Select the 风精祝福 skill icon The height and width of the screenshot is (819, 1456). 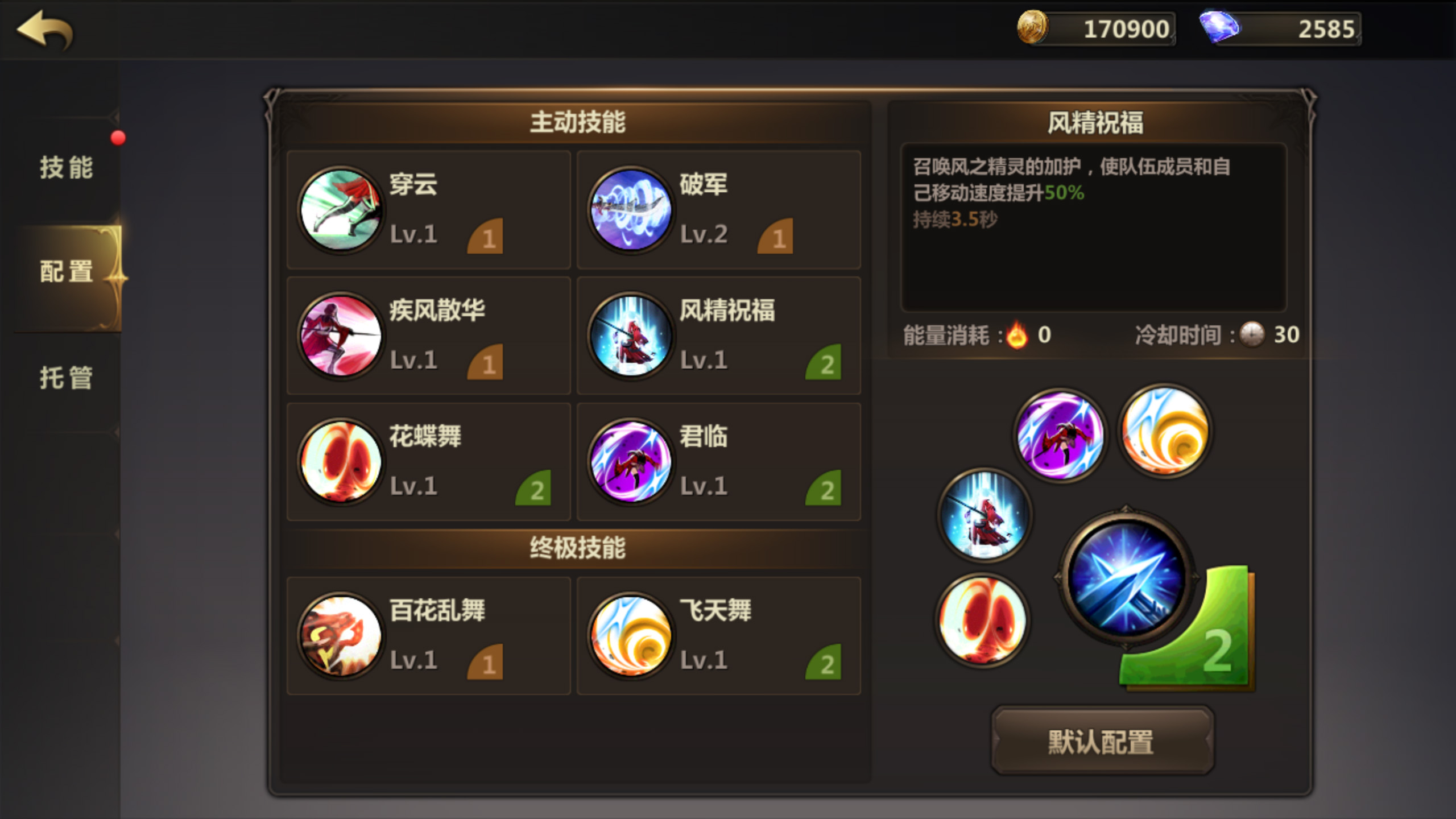click(x=629, y=337)
